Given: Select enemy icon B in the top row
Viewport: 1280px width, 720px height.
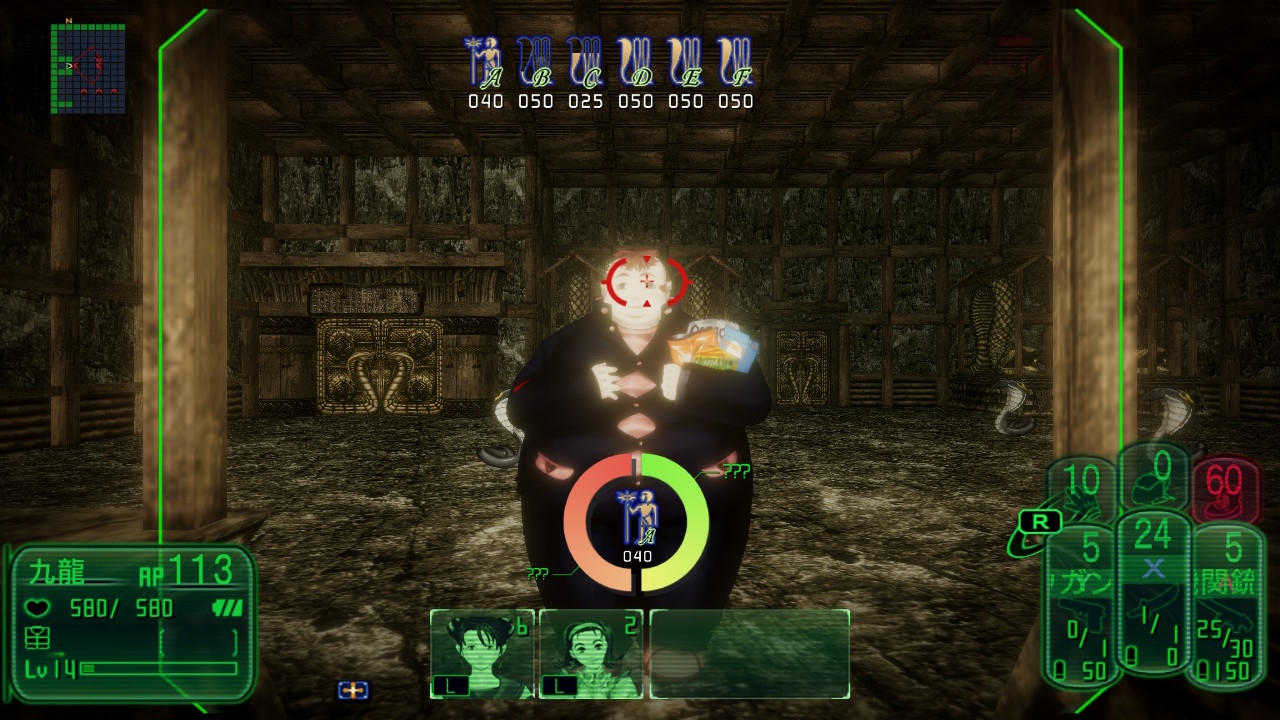Looking at the screenshot, I should (x=536, y=64).
